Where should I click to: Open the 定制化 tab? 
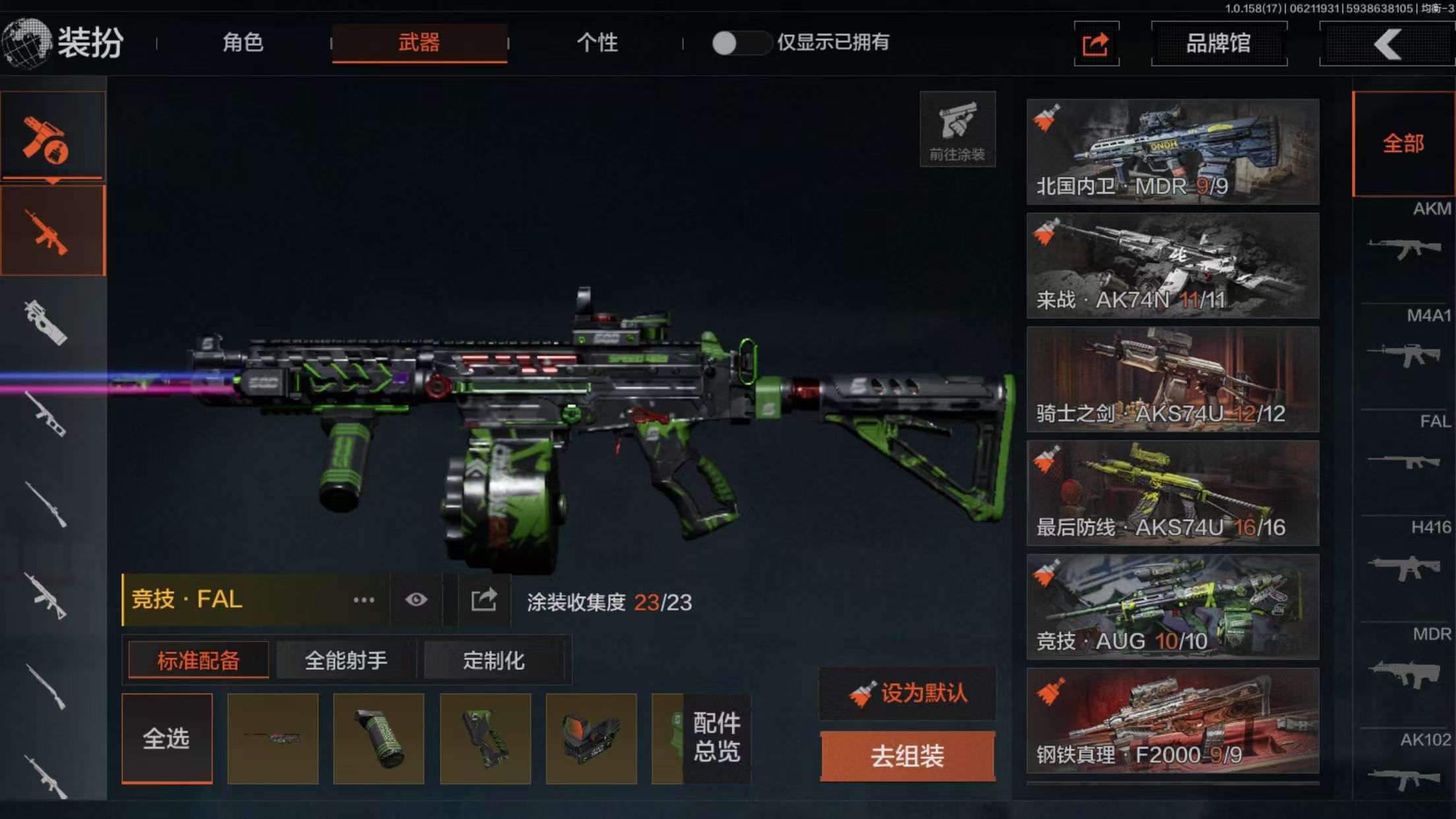coord(493,660)
